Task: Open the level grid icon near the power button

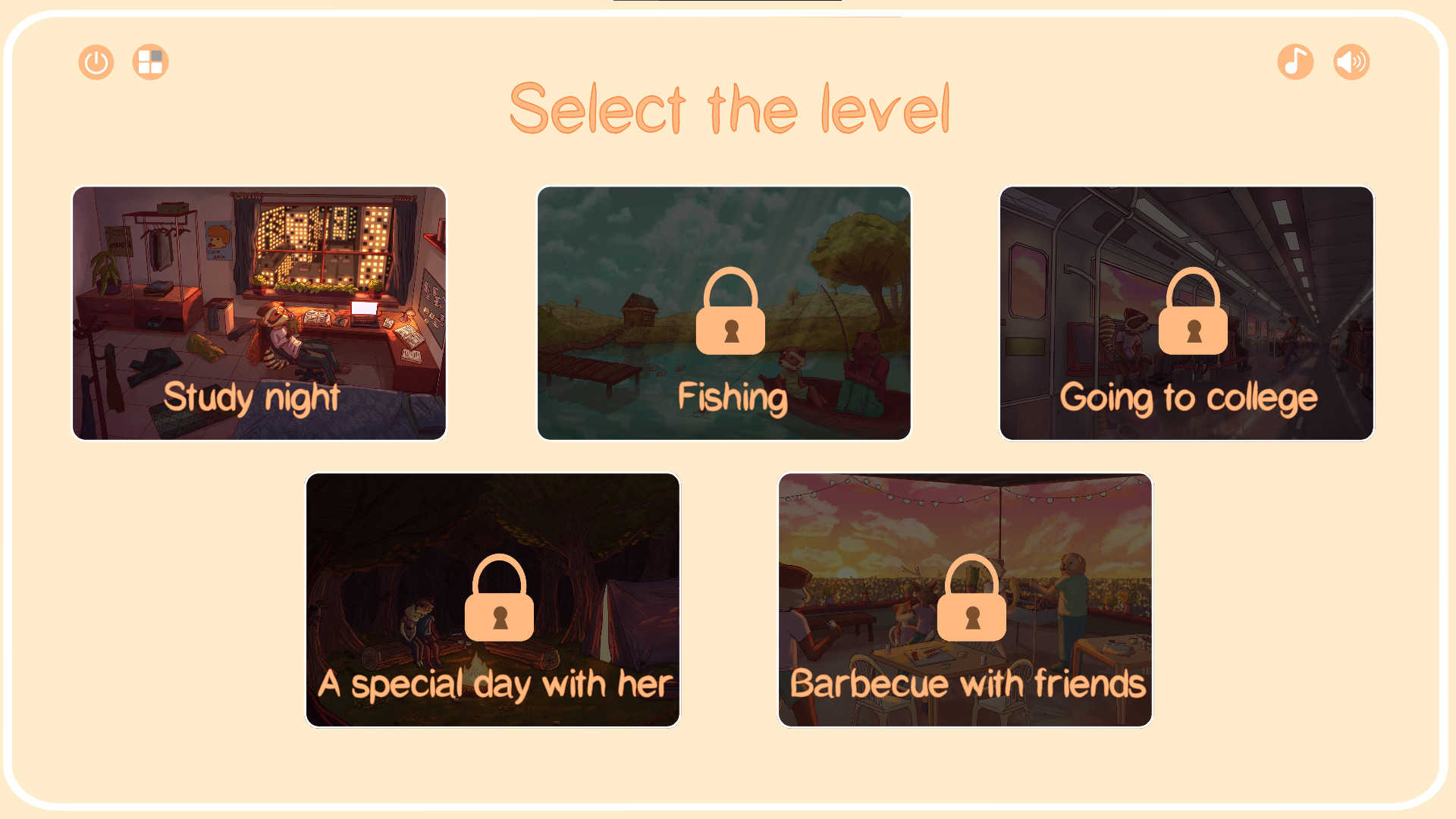Action: 149,62
